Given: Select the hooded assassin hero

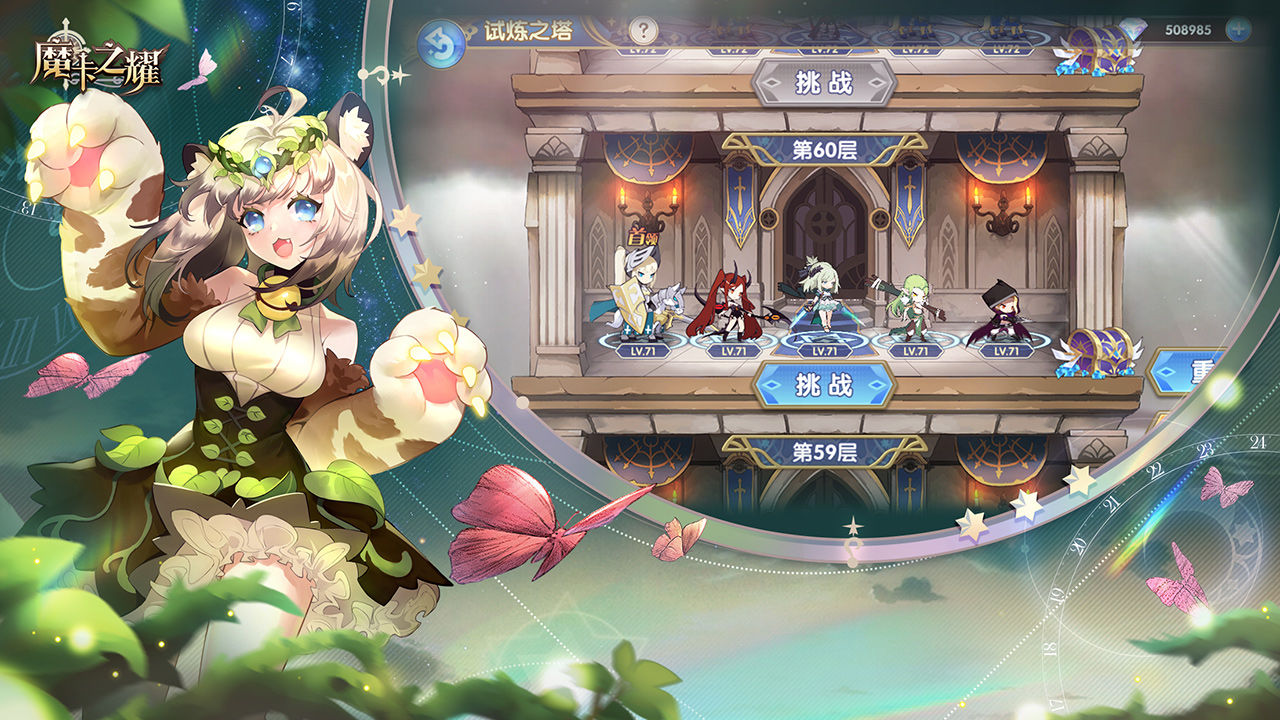Looking at the screenshot, I should (1003, 310).
